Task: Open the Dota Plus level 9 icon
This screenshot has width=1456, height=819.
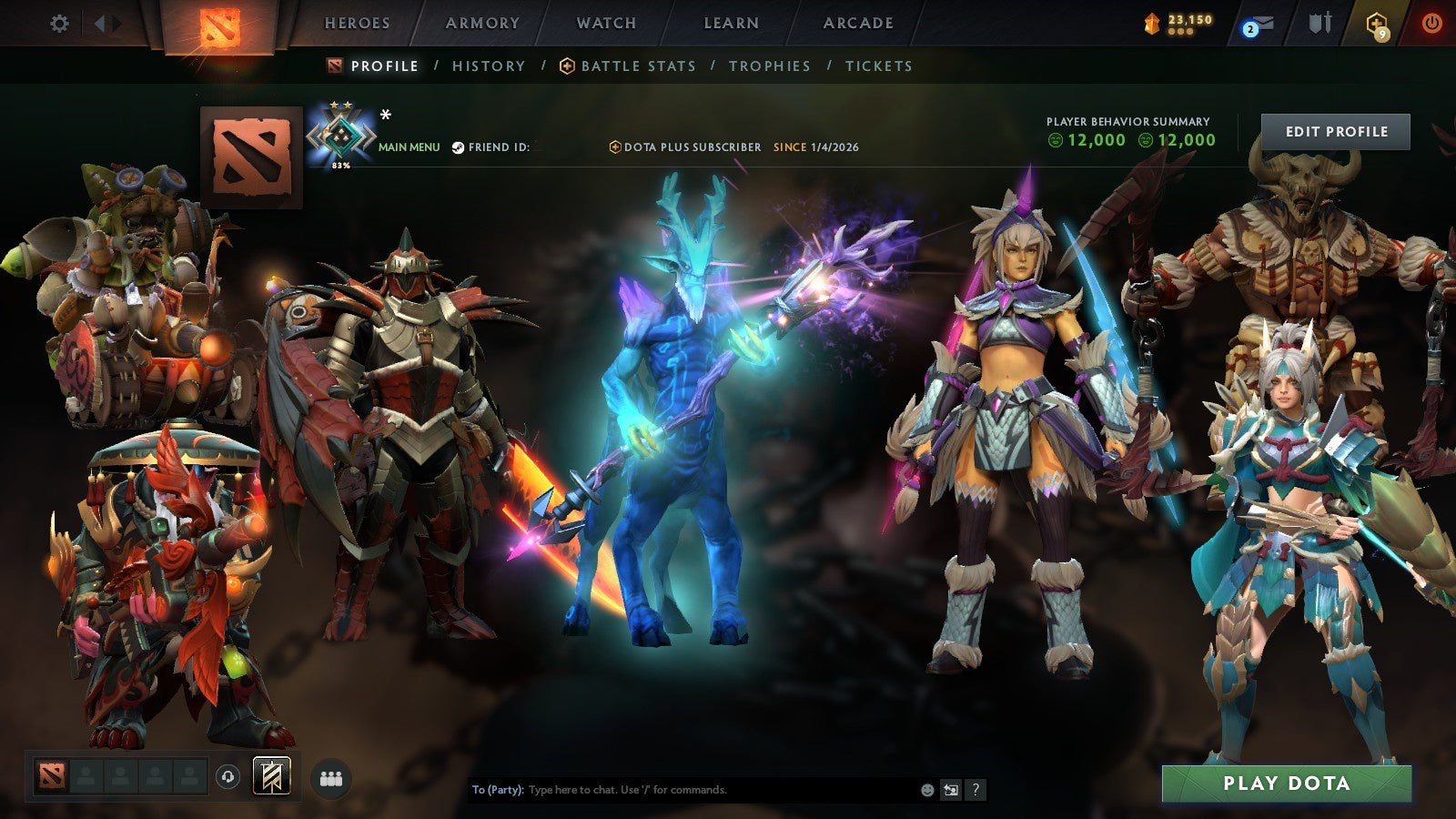Action: (x=1376, y=24)
